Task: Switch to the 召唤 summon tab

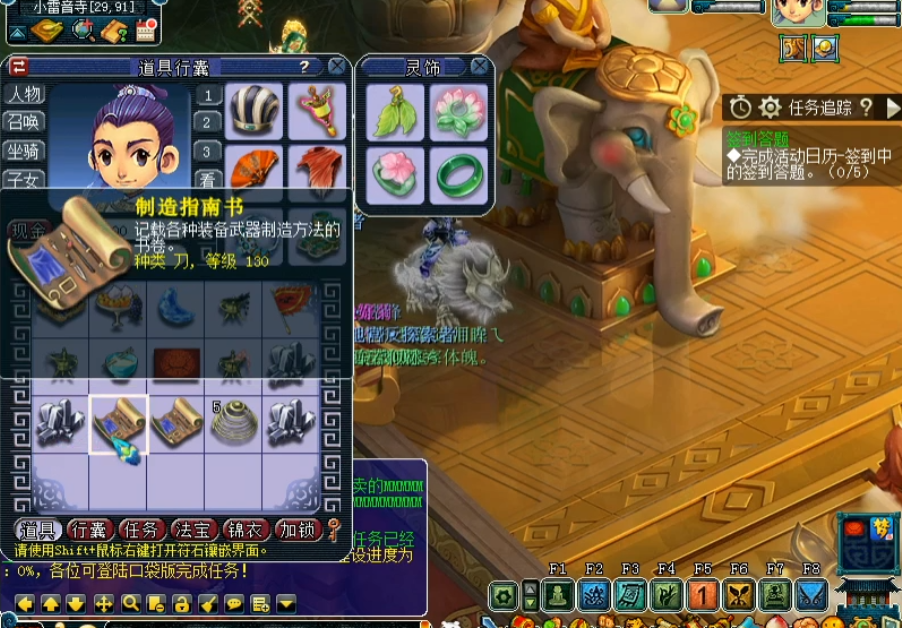Action: point(24,123)
